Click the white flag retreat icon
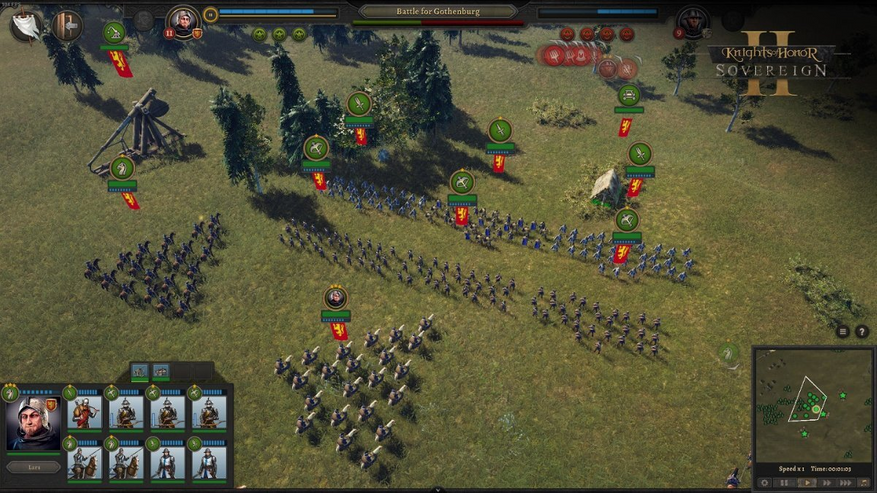The height and width of the screenshot is (493, 877). (x=26, y=25)
